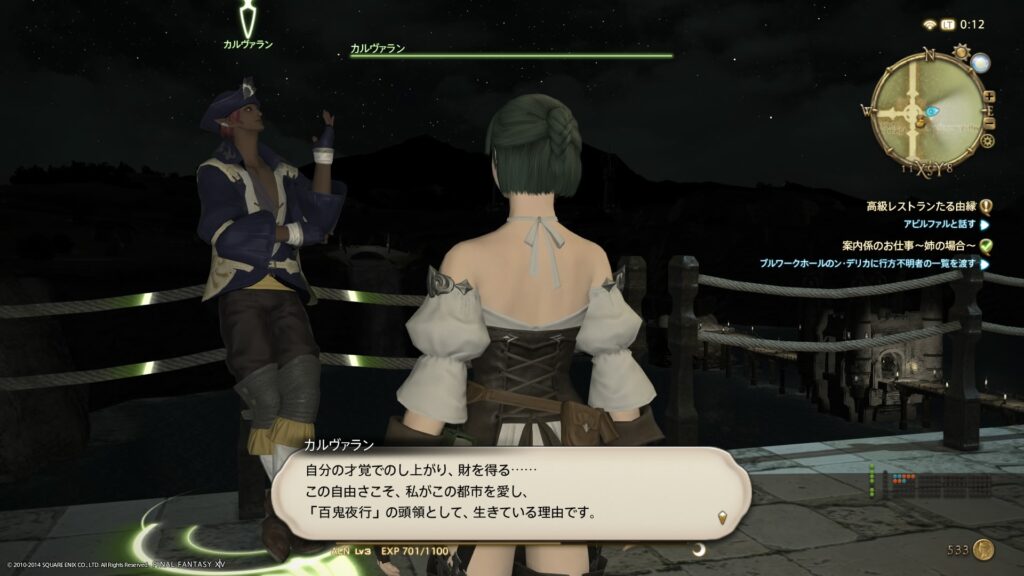Click the dialogue continue arrow
Screen dimensions: 1024x576
pos(722,517)
